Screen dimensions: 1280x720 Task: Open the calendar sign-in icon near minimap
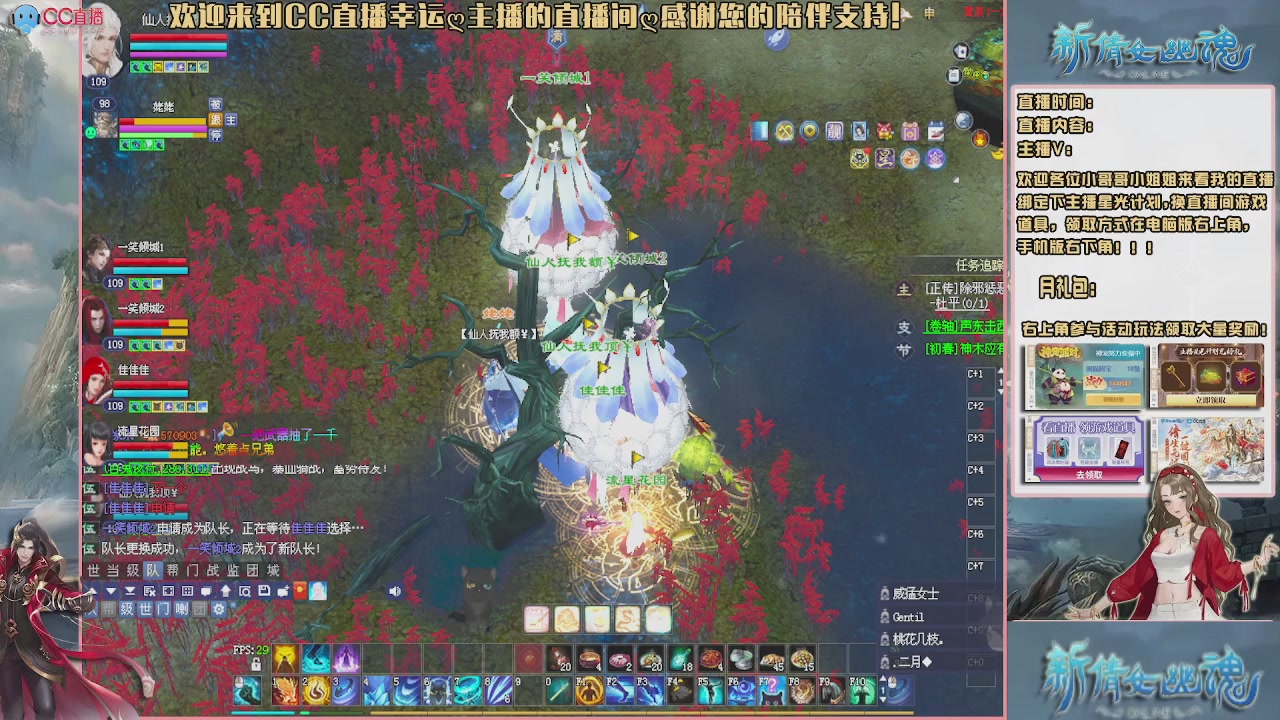click(936, 131)
